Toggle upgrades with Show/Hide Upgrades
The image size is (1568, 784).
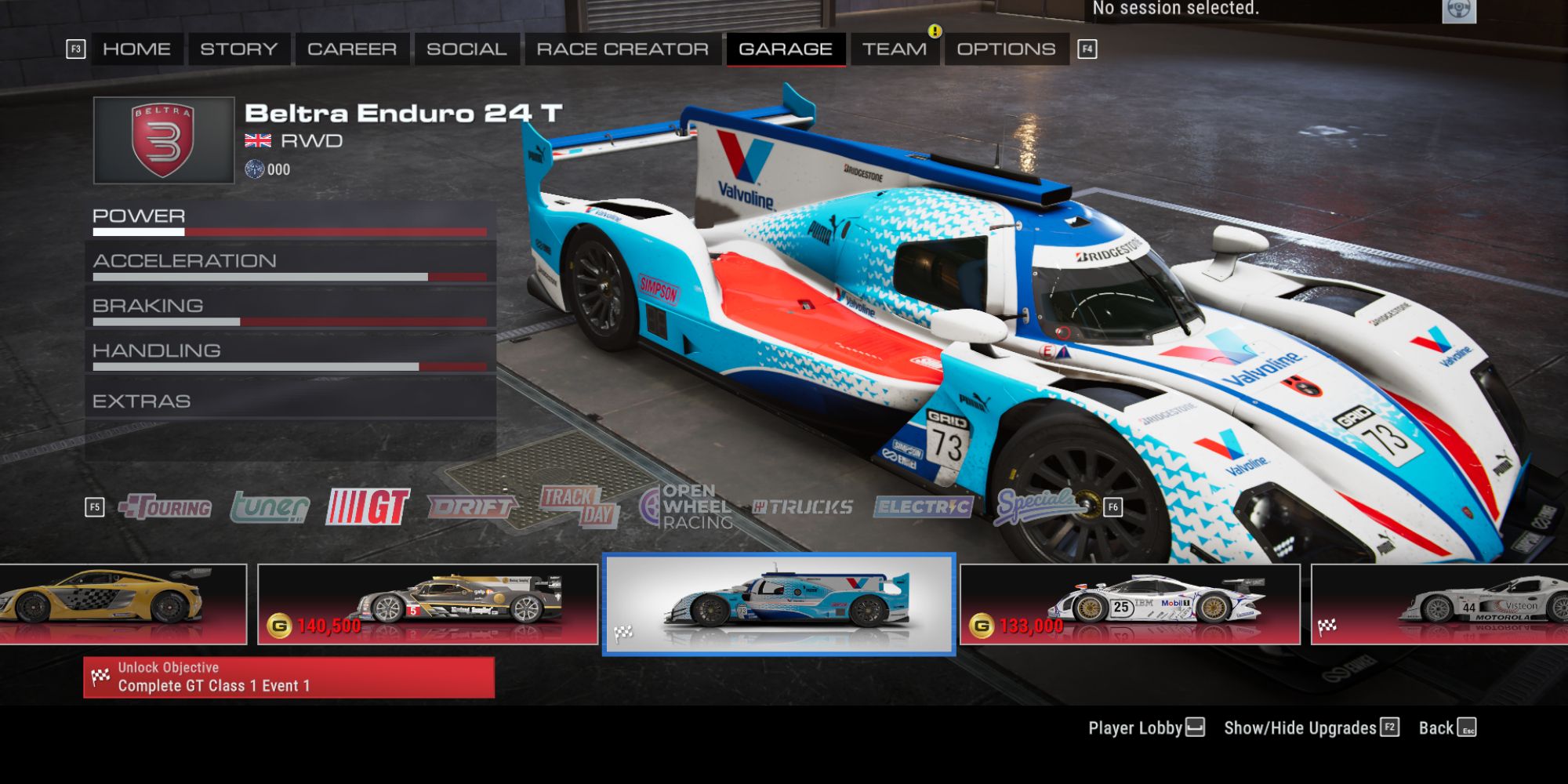pos(1301,728)
